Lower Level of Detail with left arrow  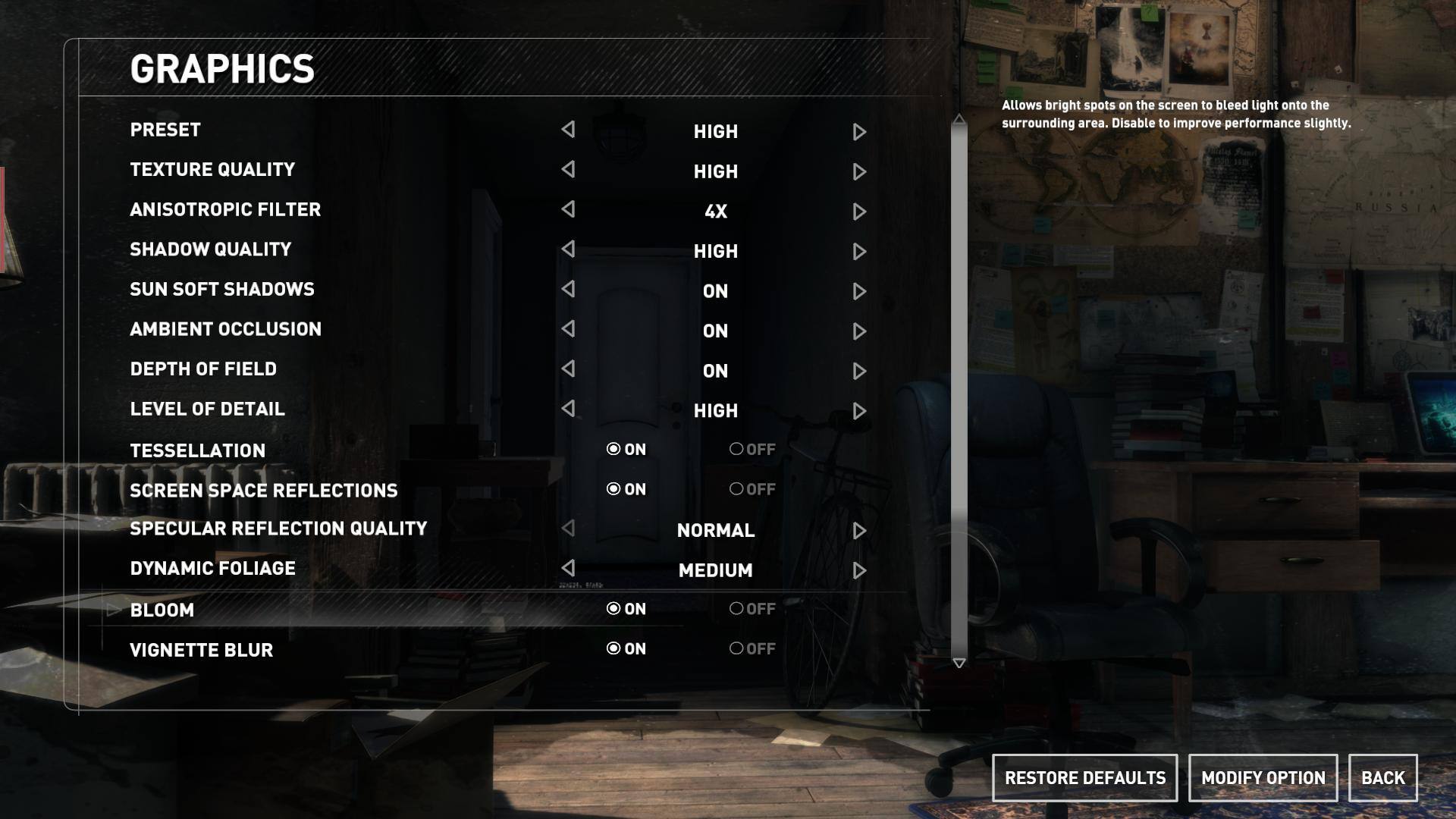[568, 409]
